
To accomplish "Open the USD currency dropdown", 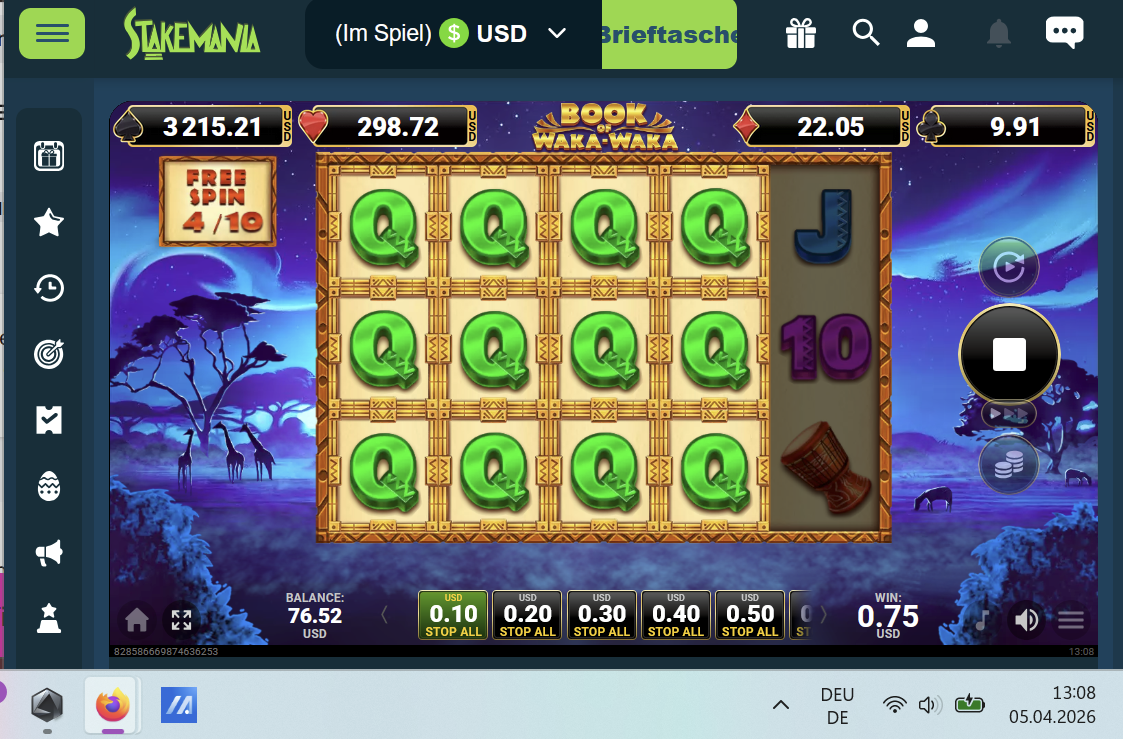I will pyautogui.click(x=557, y=34).
